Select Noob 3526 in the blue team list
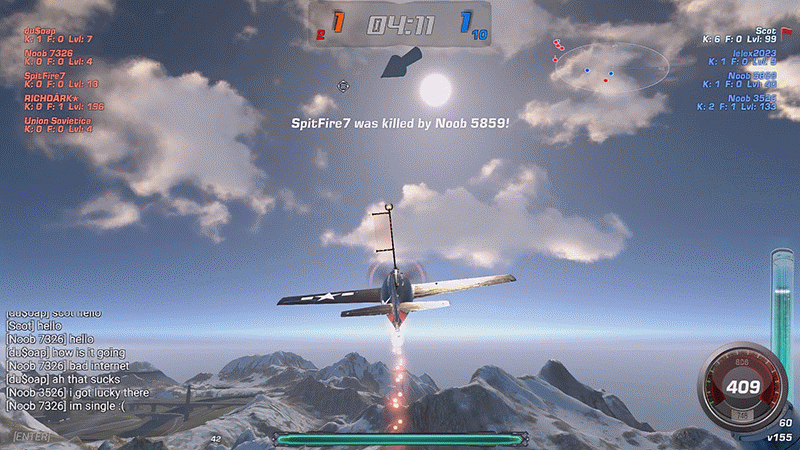Image resolution: width=800 pixels, height=450 pixels. 752,98
